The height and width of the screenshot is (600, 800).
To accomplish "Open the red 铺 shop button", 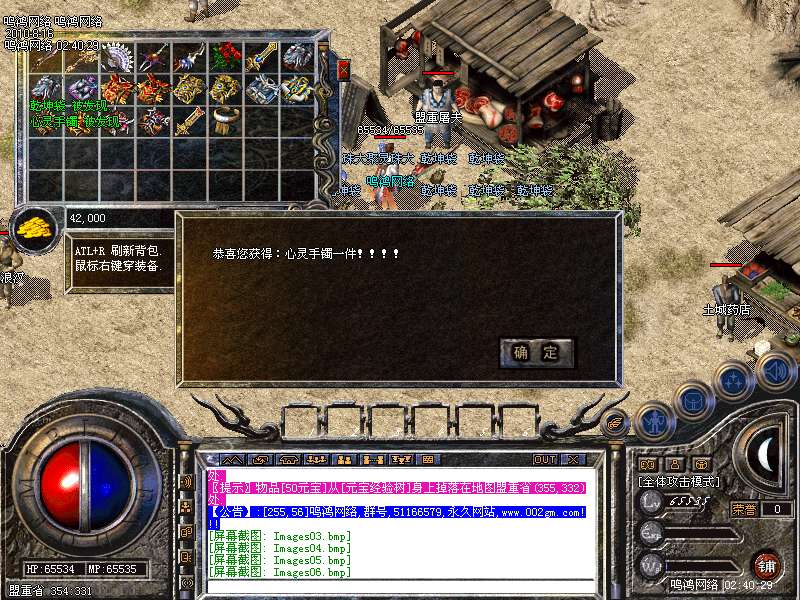I will point(766,565).
